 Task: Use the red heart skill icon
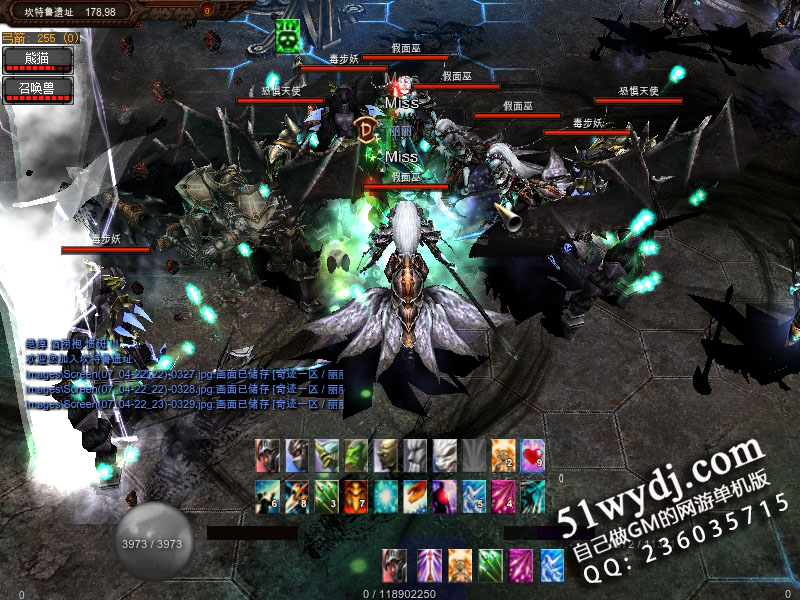click(533, 454)
